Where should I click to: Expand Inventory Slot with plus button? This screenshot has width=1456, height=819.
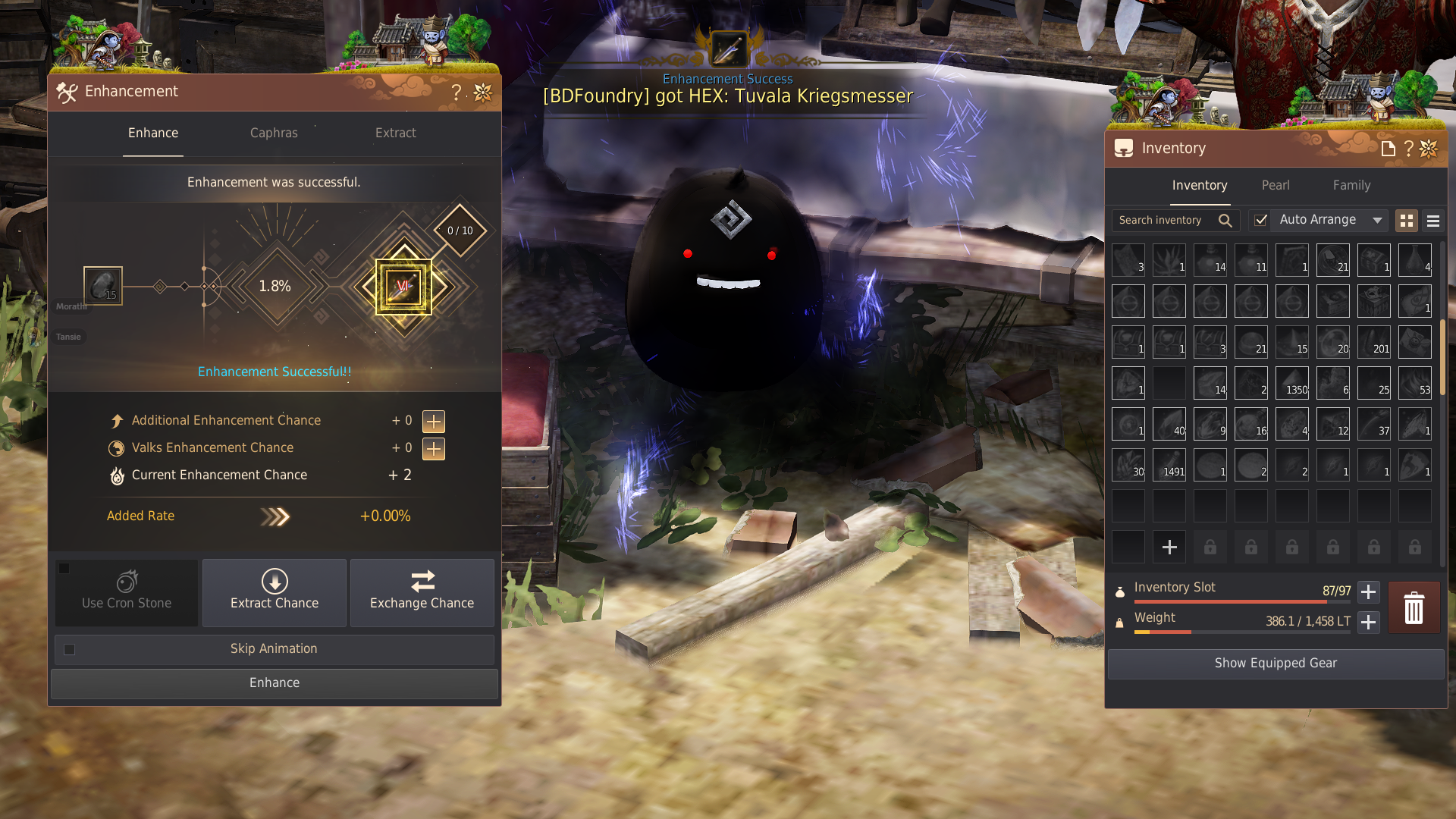tap(1368, 591)
